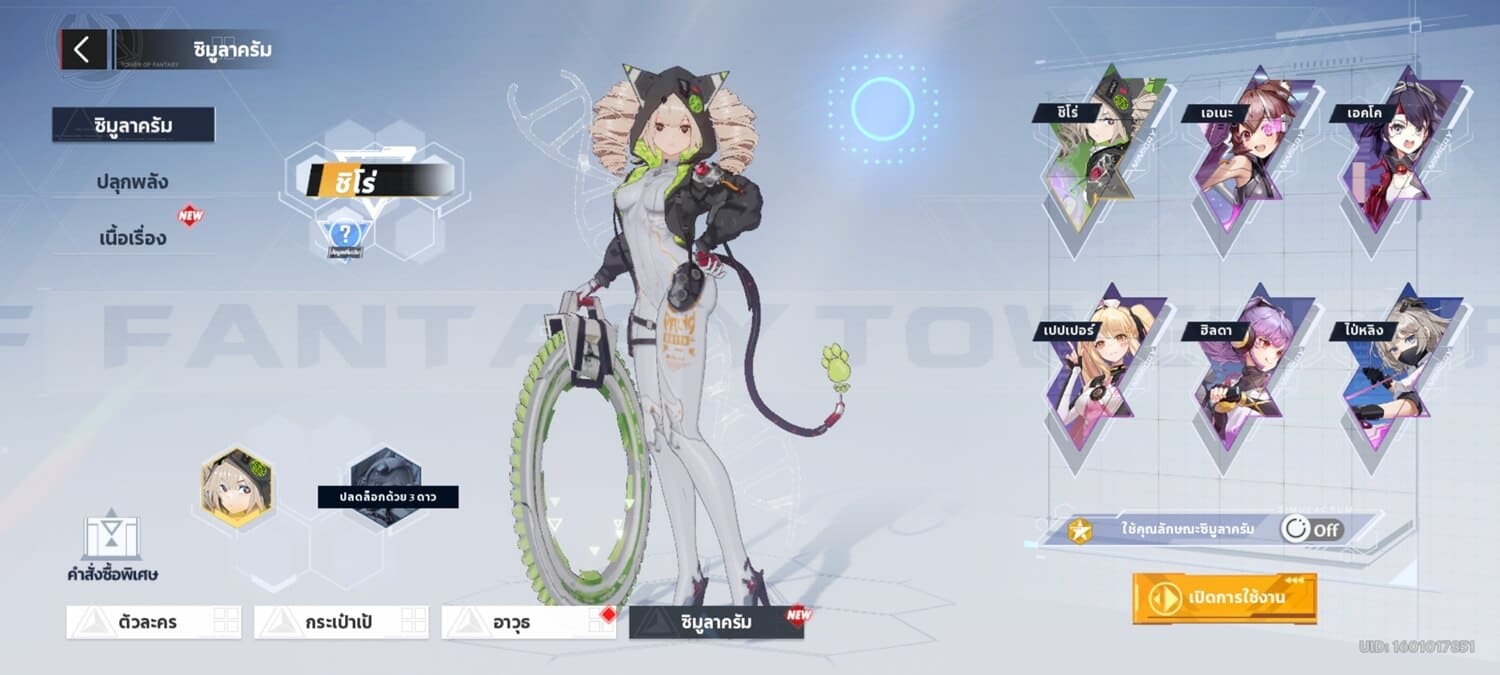
Task: Switch to the อาวุธ weapons tab
Action: point(528,622)
